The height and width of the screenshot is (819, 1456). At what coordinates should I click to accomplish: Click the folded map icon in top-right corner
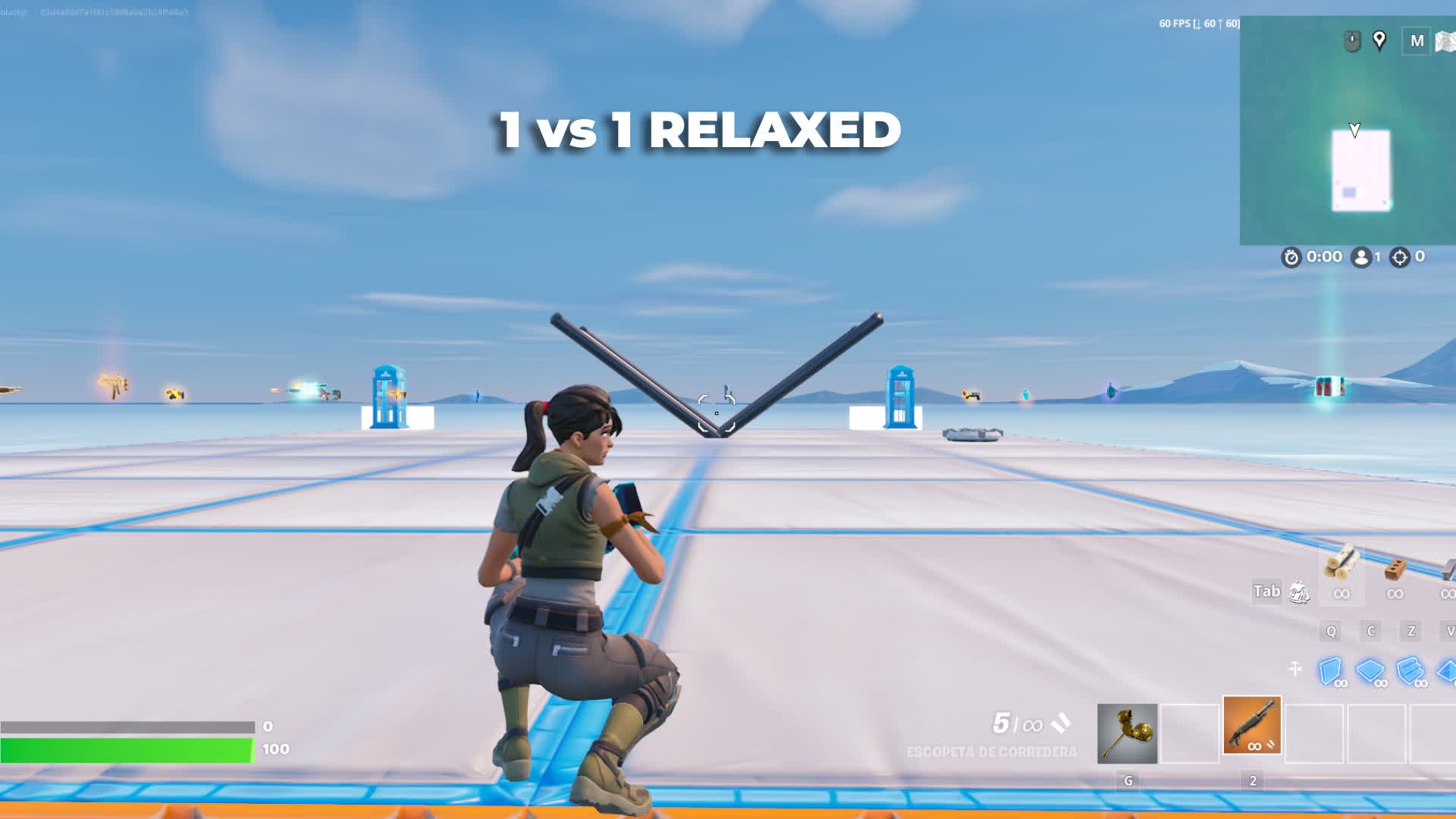pos(1445,42)
